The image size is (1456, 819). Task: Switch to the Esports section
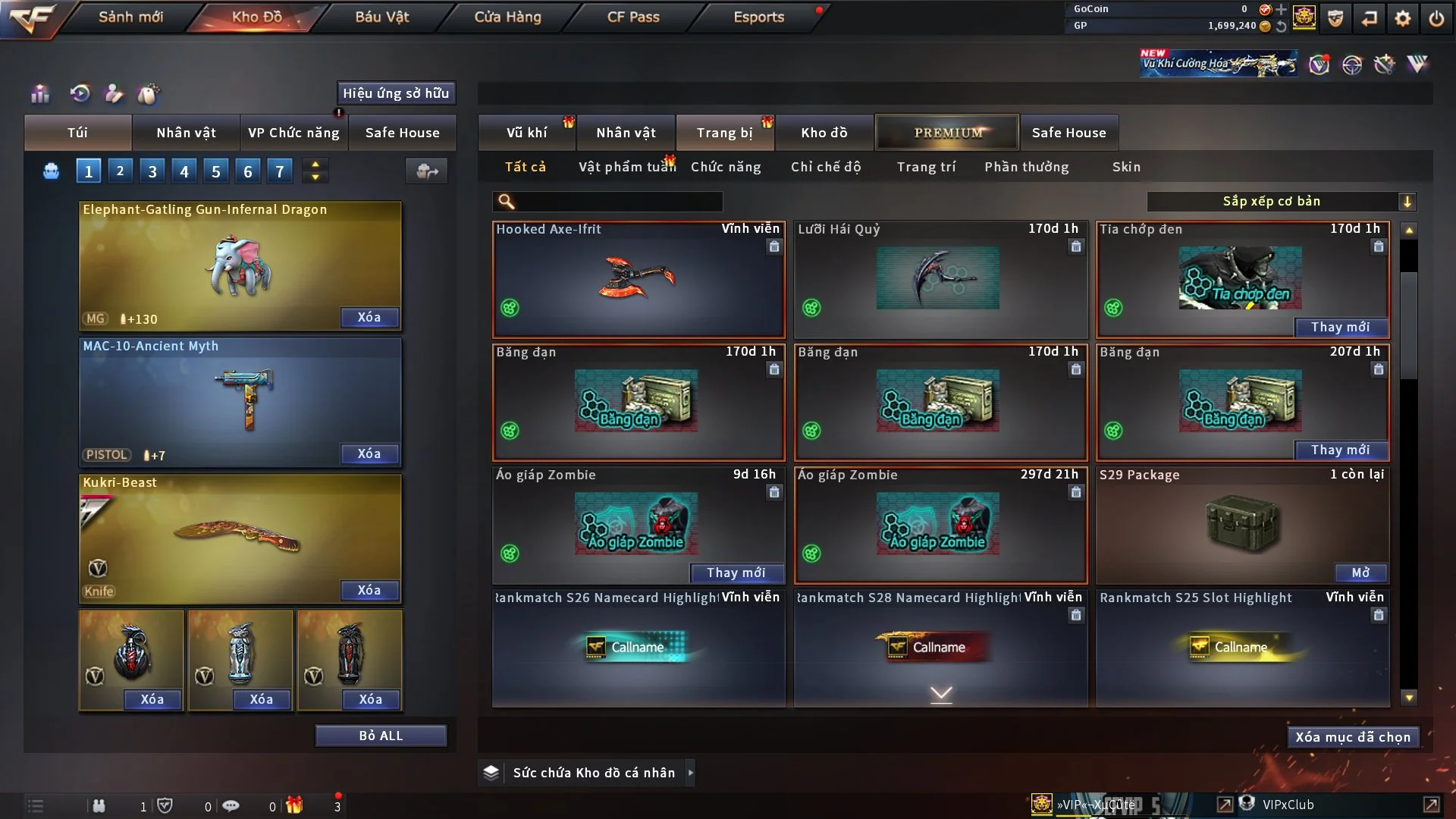(x=758, y=17)
